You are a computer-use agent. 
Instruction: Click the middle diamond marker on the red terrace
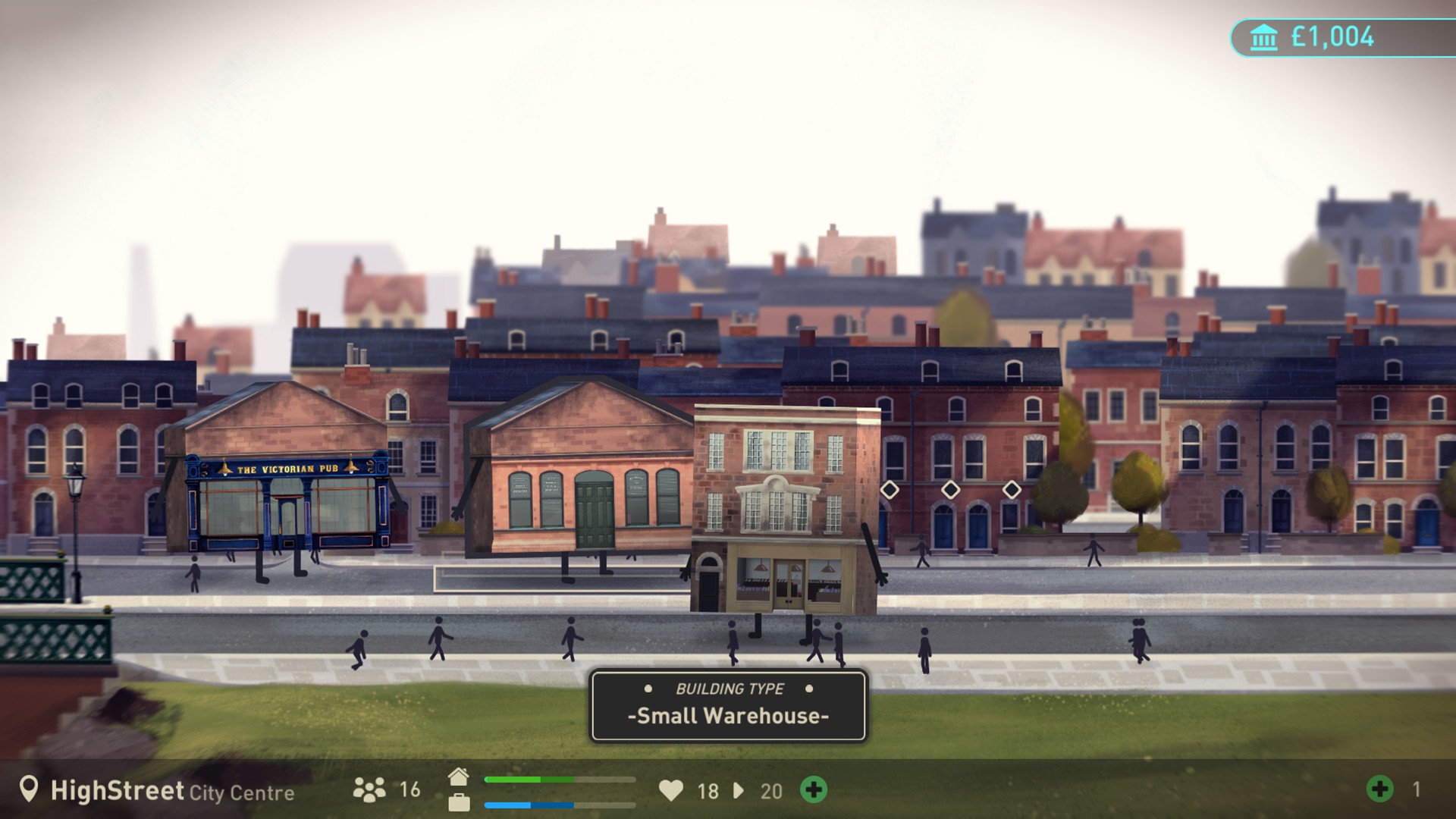[952, 490]
